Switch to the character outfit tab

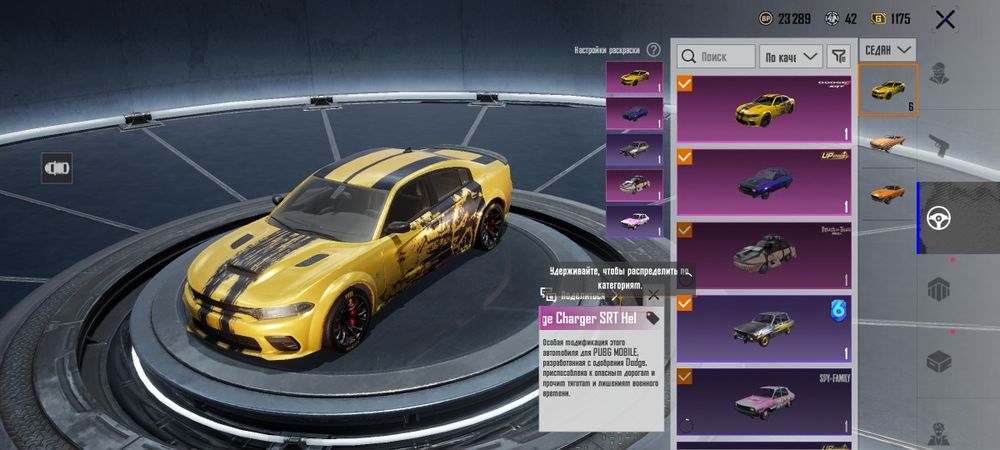(x=938, y=72)
